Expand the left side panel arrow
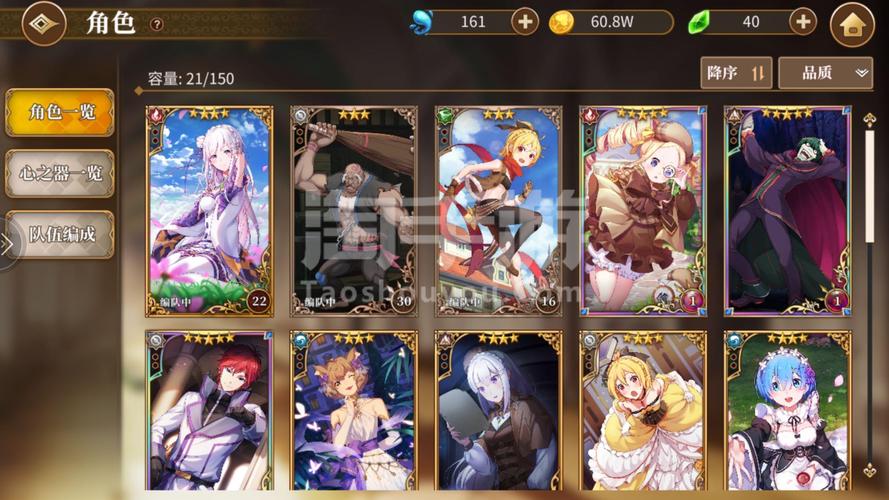 tap(6, 244)
